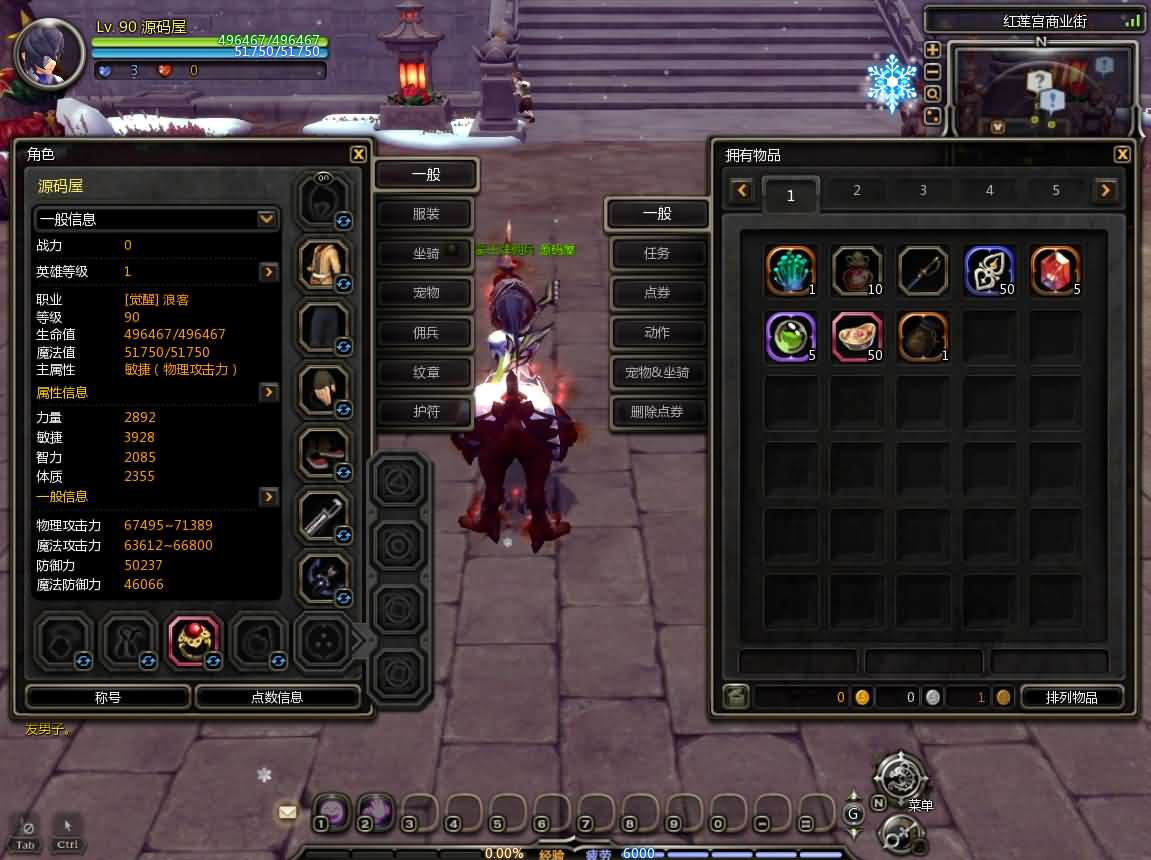Expand the 属性信息 section arrow
Viewport: 1151px width, 860px height.
tap(268, 393)
